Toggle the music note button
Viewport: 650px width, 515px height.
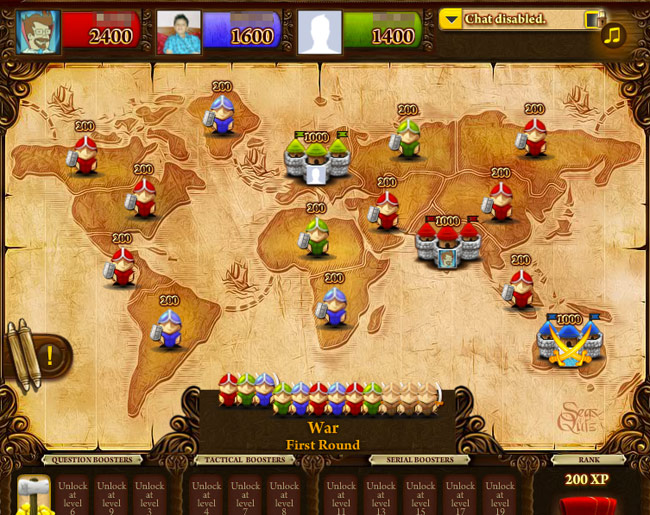click(612, 35)
